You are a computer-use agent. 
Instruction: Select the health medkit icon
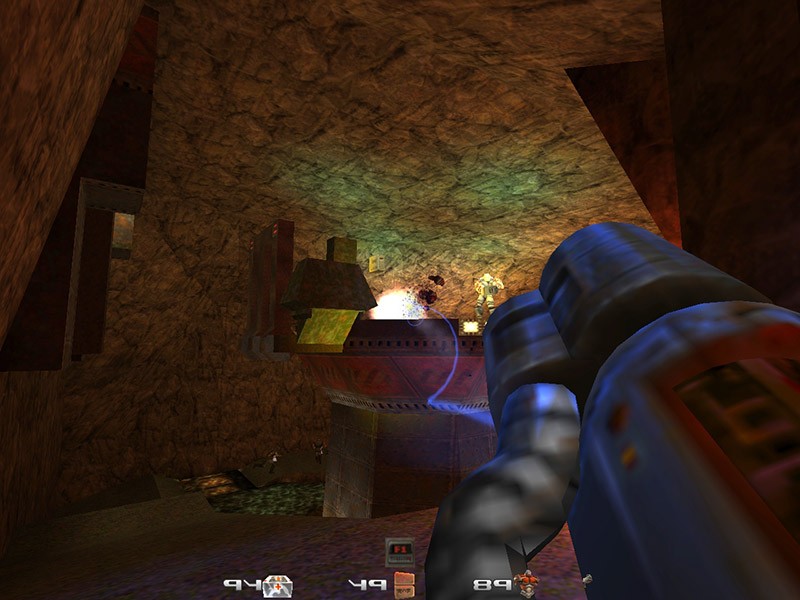point(277,585)
